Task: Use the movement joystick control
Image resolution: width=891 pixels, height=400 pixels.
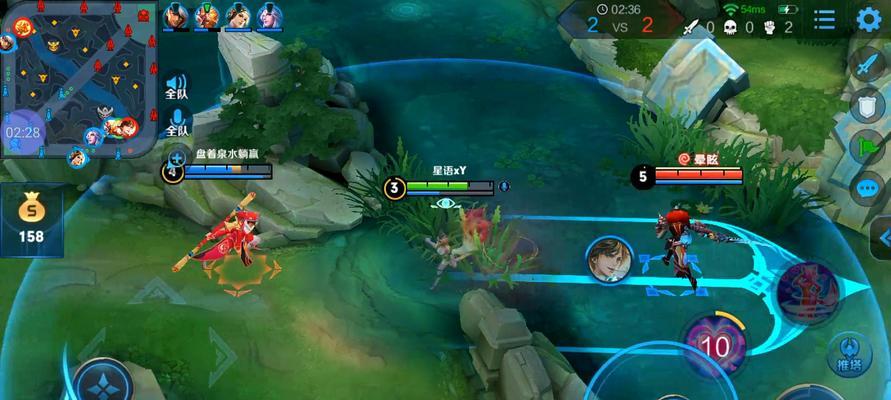Action: (101, 380)
